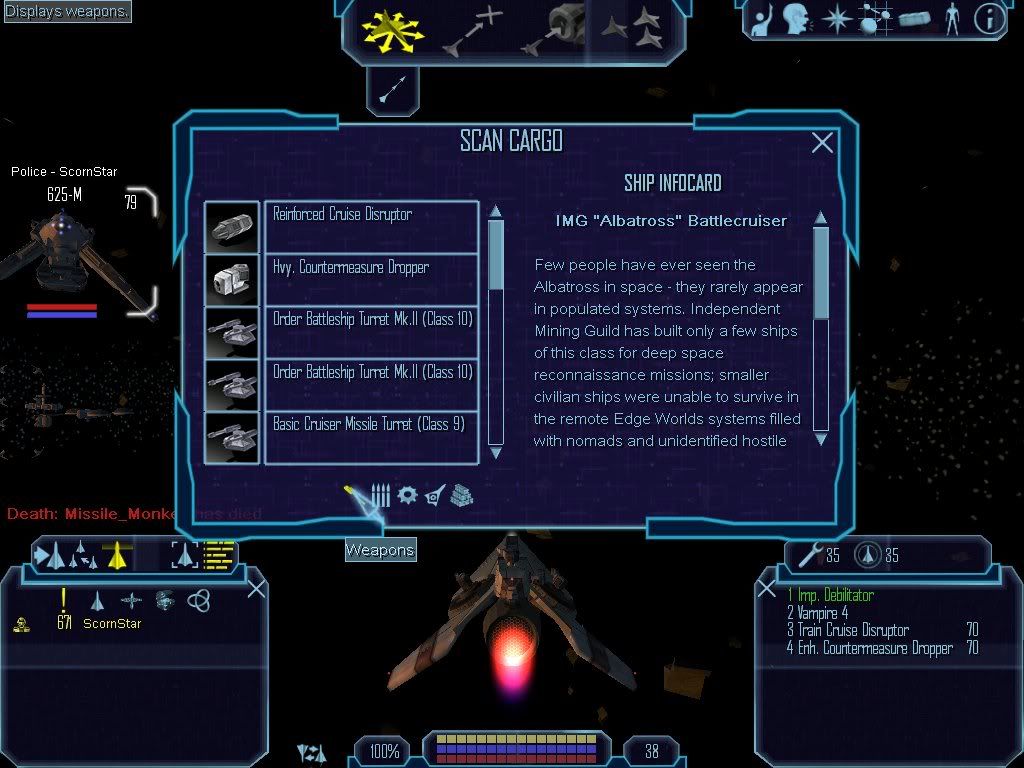
Task: Select Reinforced Cruise Disruptor in cargo list
Action: point(371,226)
